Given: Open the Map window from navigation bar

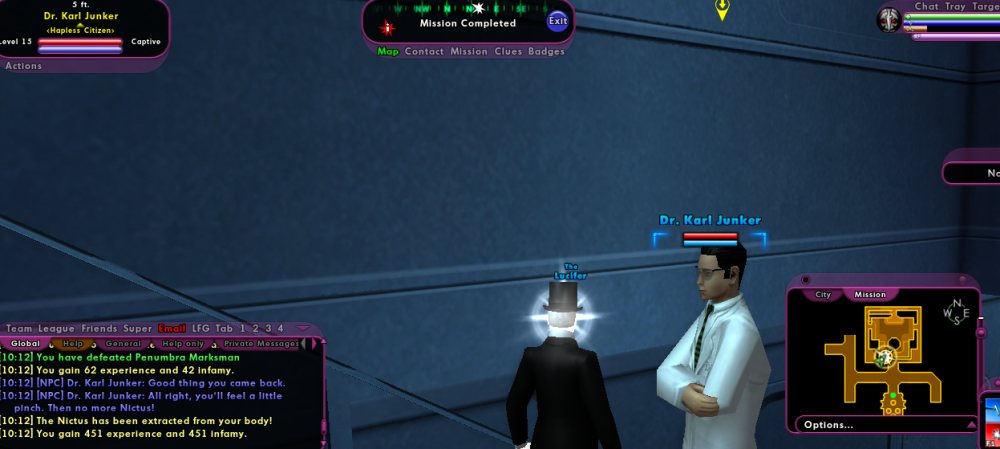Looking at the screenshot, I should pyautogui.click(x=388, y=51).
